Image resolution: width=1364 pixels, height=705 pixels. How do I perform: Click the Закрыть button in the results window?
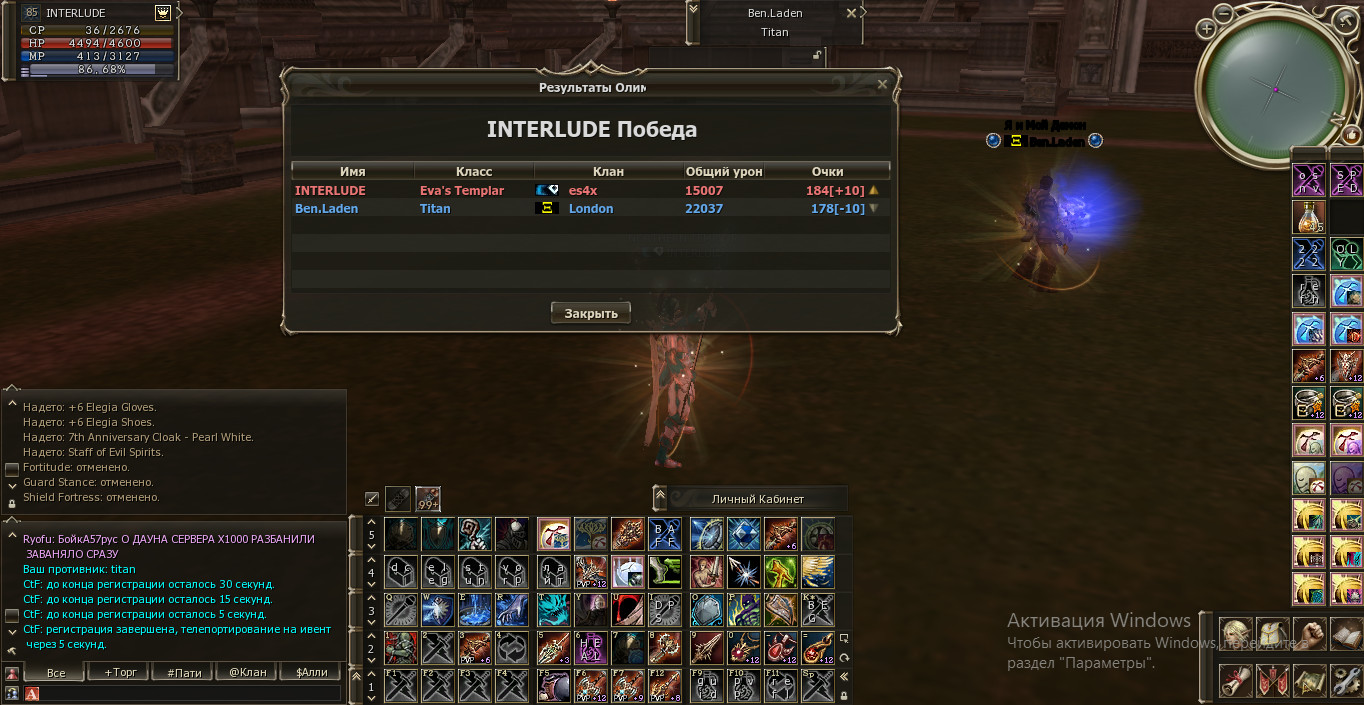coord(590,313)
